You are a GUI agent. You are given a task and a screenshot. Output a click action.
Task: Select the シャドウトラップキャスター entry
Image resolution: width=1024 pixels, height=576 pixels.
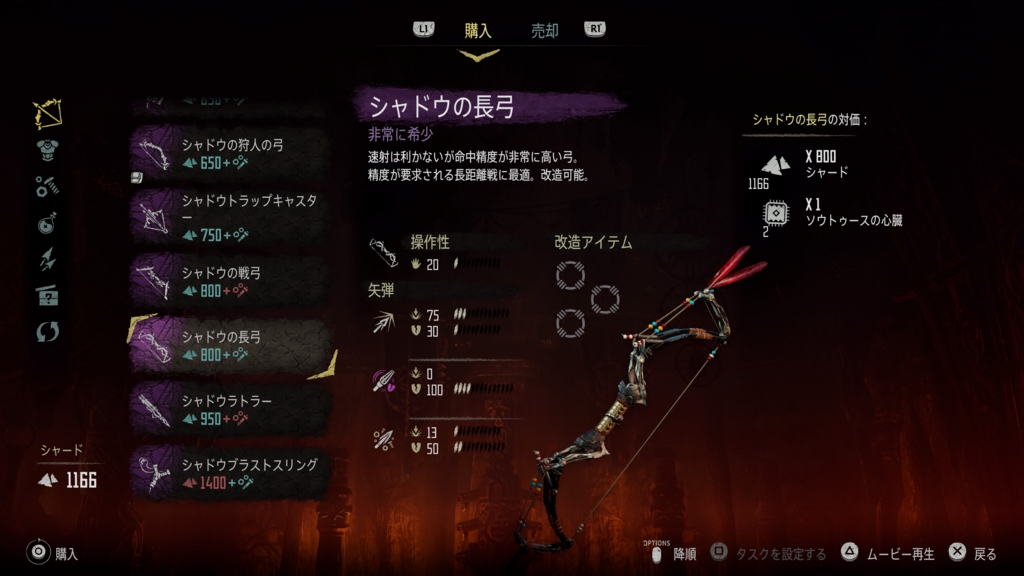(x=230, y=217)
